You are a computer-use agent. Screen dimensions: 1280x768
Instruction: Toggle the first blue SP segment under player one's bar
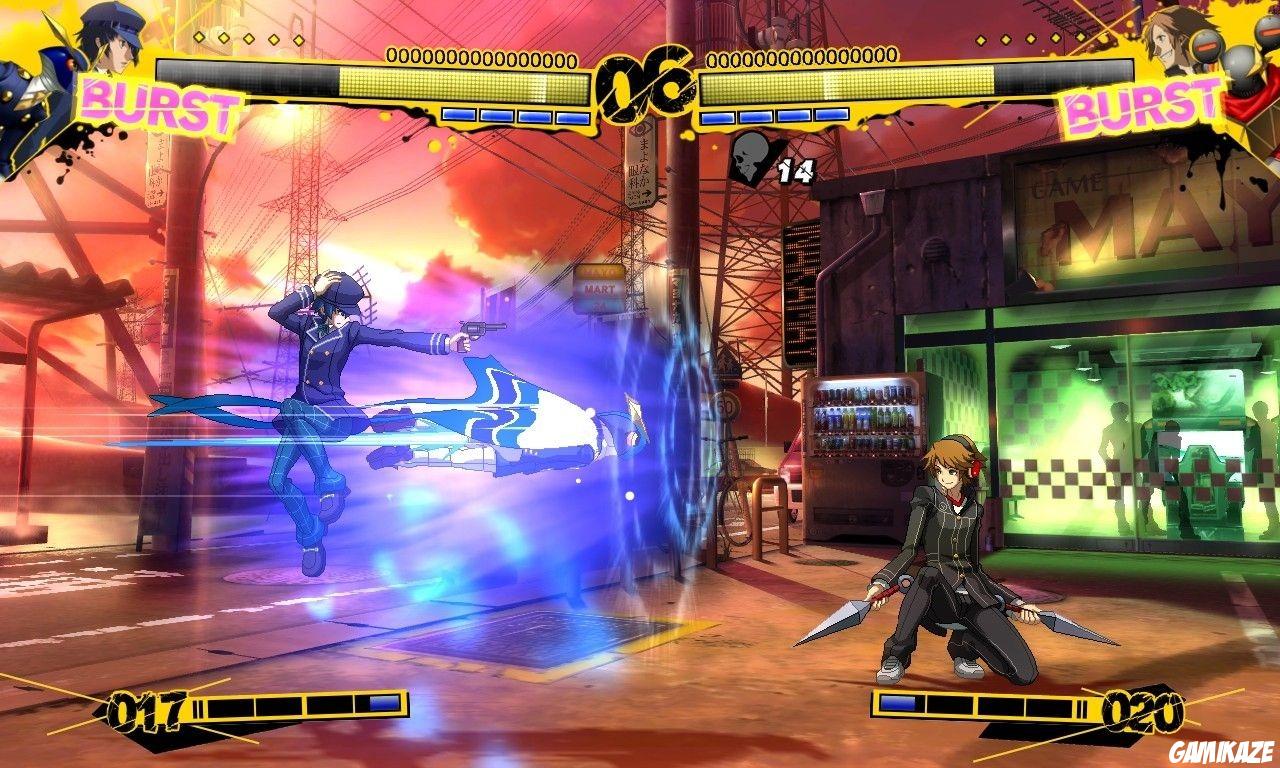460,115
